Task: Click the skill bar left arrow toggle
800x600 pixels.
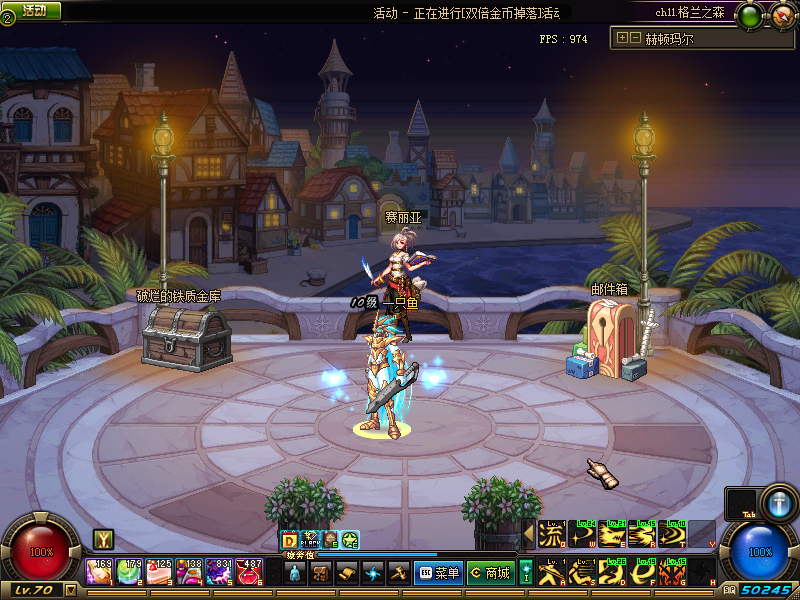Action: pos(529,534)
